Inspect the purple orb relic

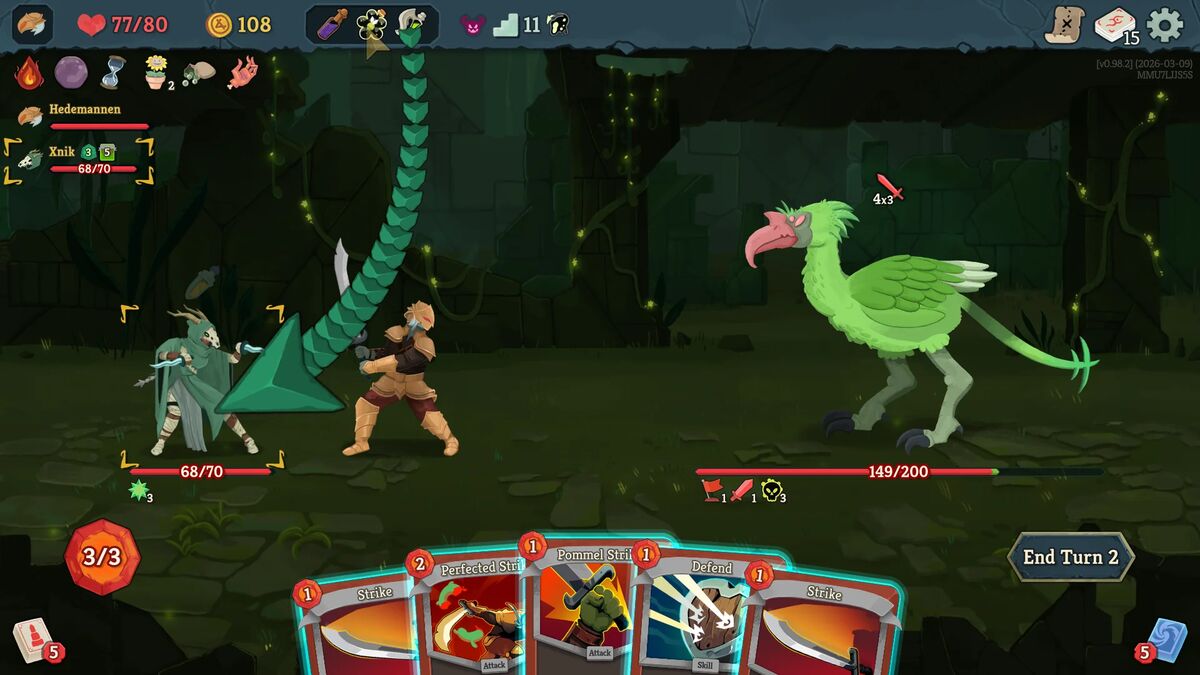click(x=70, y=73)
